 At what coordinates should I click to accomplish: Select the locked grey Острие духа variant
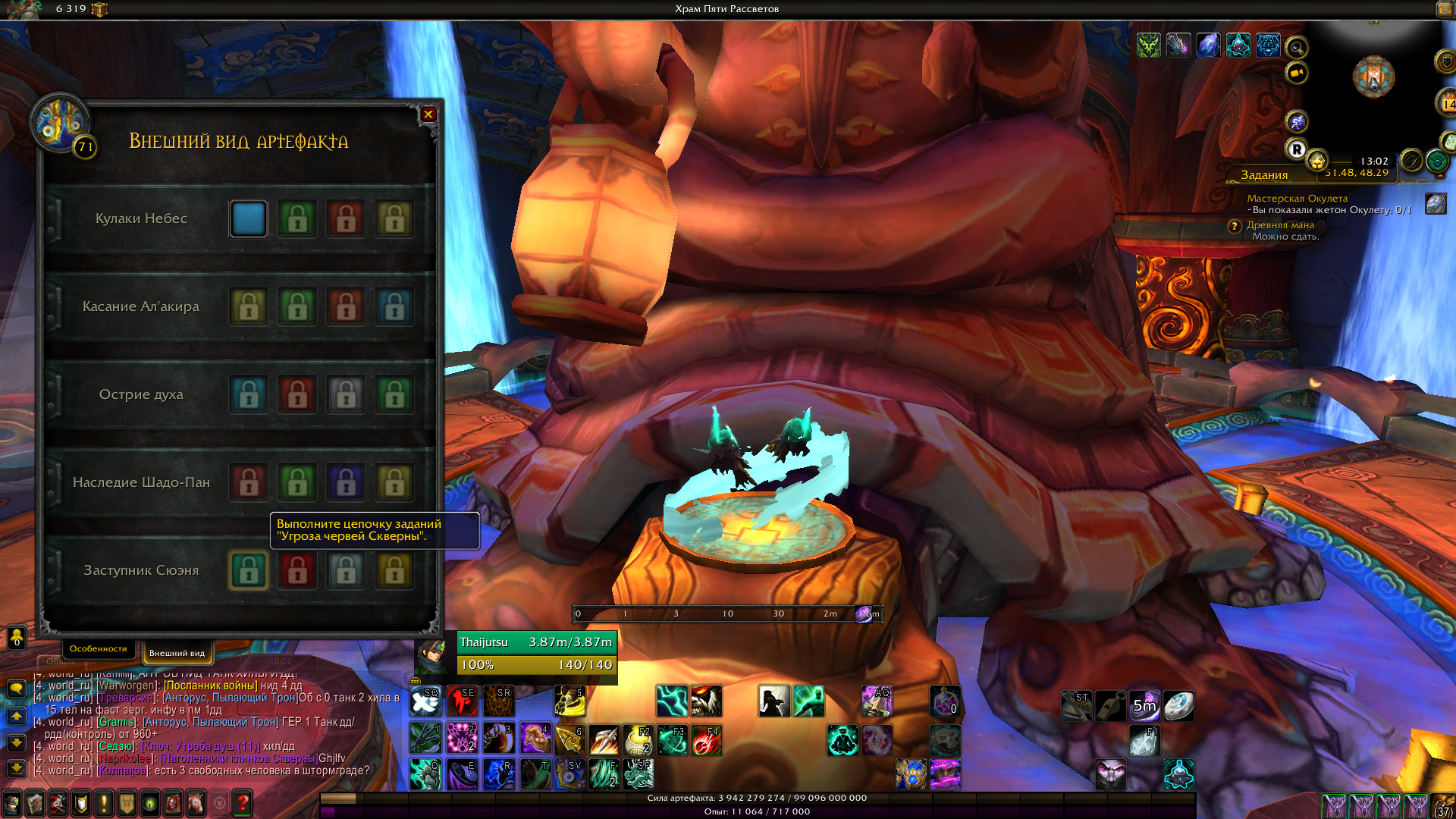coord(346,394)
